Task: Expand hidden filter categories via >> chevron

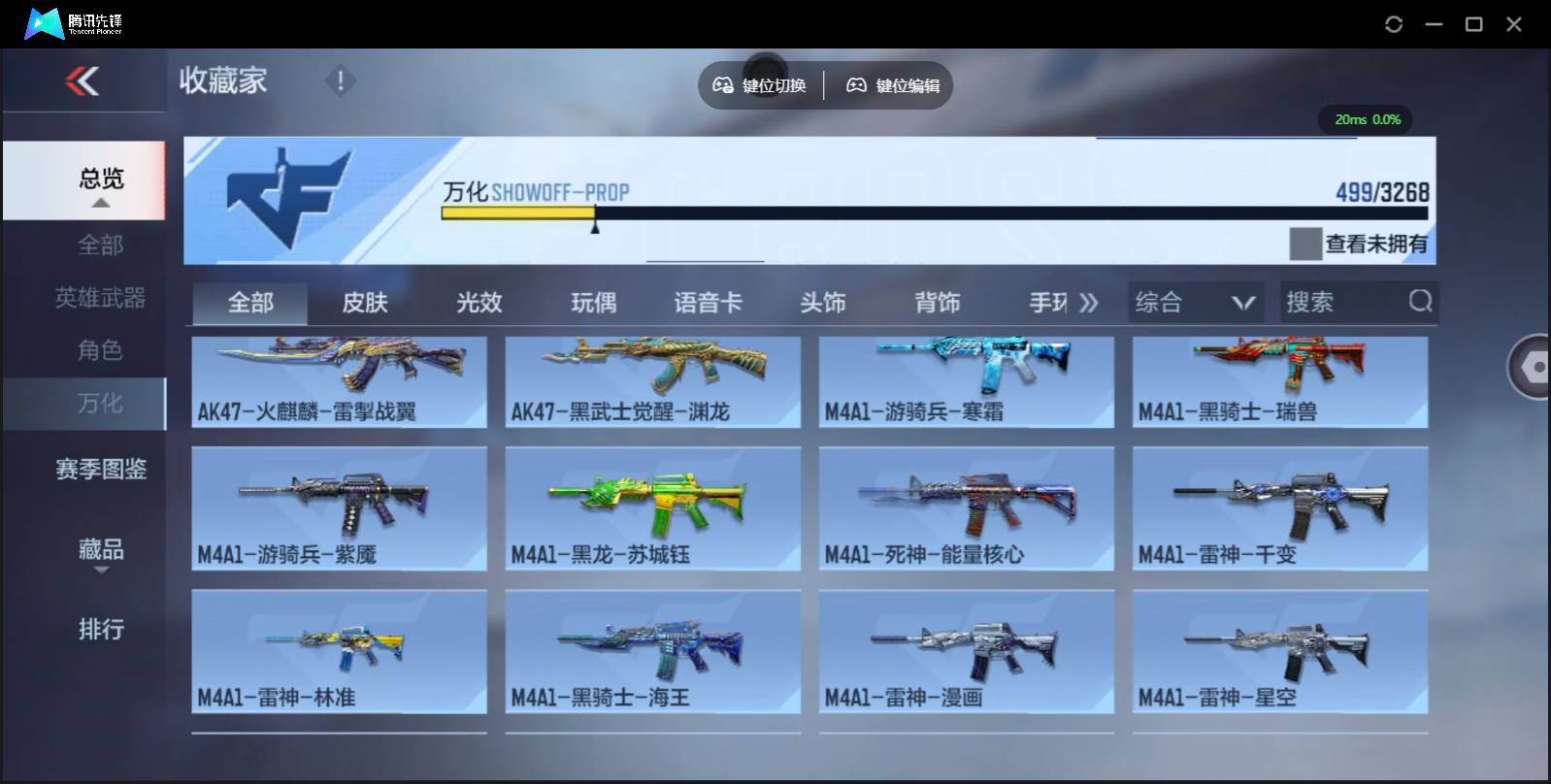Action: pos(1090,302)
